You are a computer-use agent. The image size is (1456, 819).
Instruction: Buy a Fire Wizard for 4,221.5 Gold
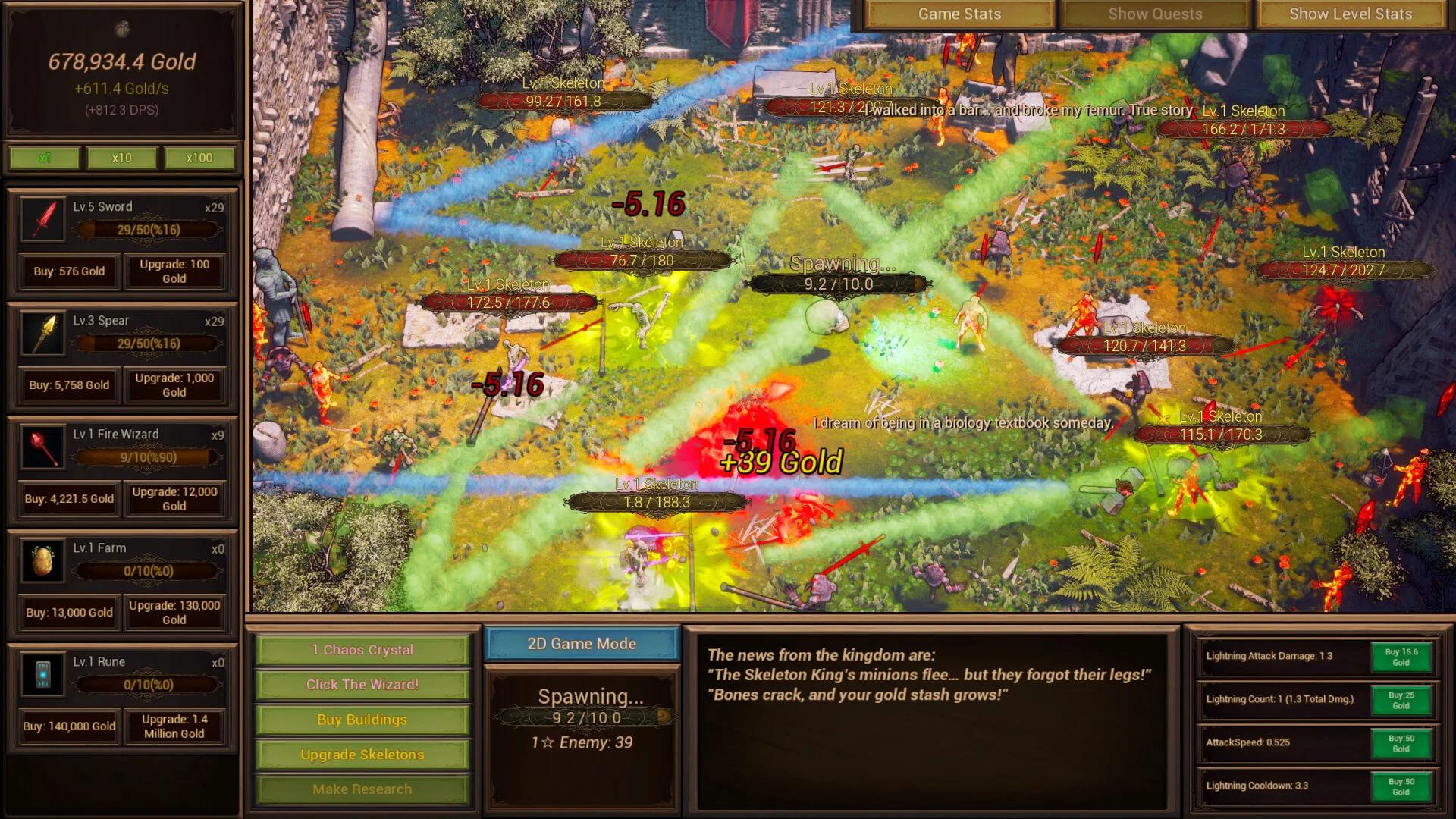69,499
